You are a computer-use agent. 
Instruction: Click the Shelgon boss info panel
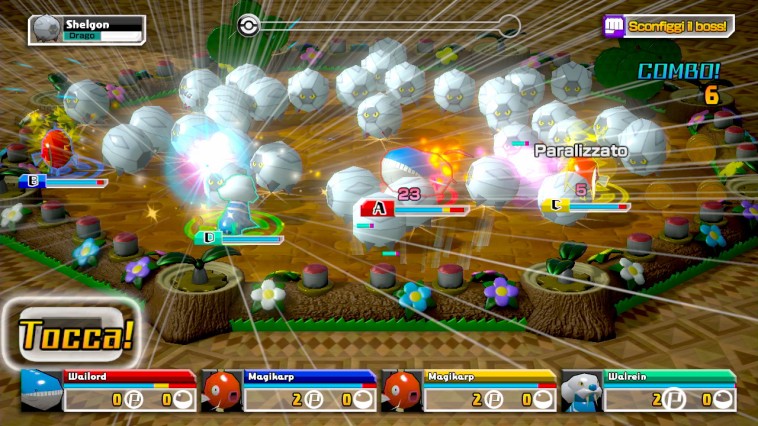pyautogui.click(x=87, y=29)
